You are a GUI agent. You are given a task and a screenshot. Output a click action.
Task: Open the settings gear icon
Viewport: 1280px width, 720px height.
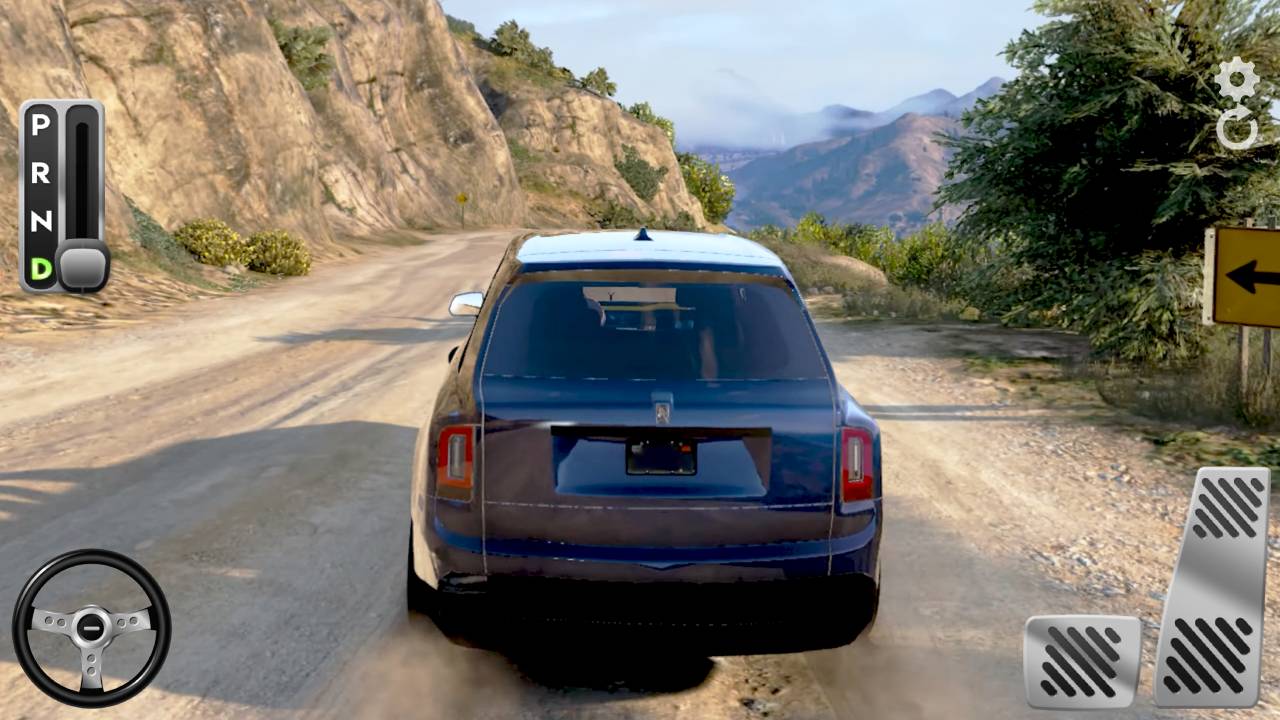[1237, 79]
